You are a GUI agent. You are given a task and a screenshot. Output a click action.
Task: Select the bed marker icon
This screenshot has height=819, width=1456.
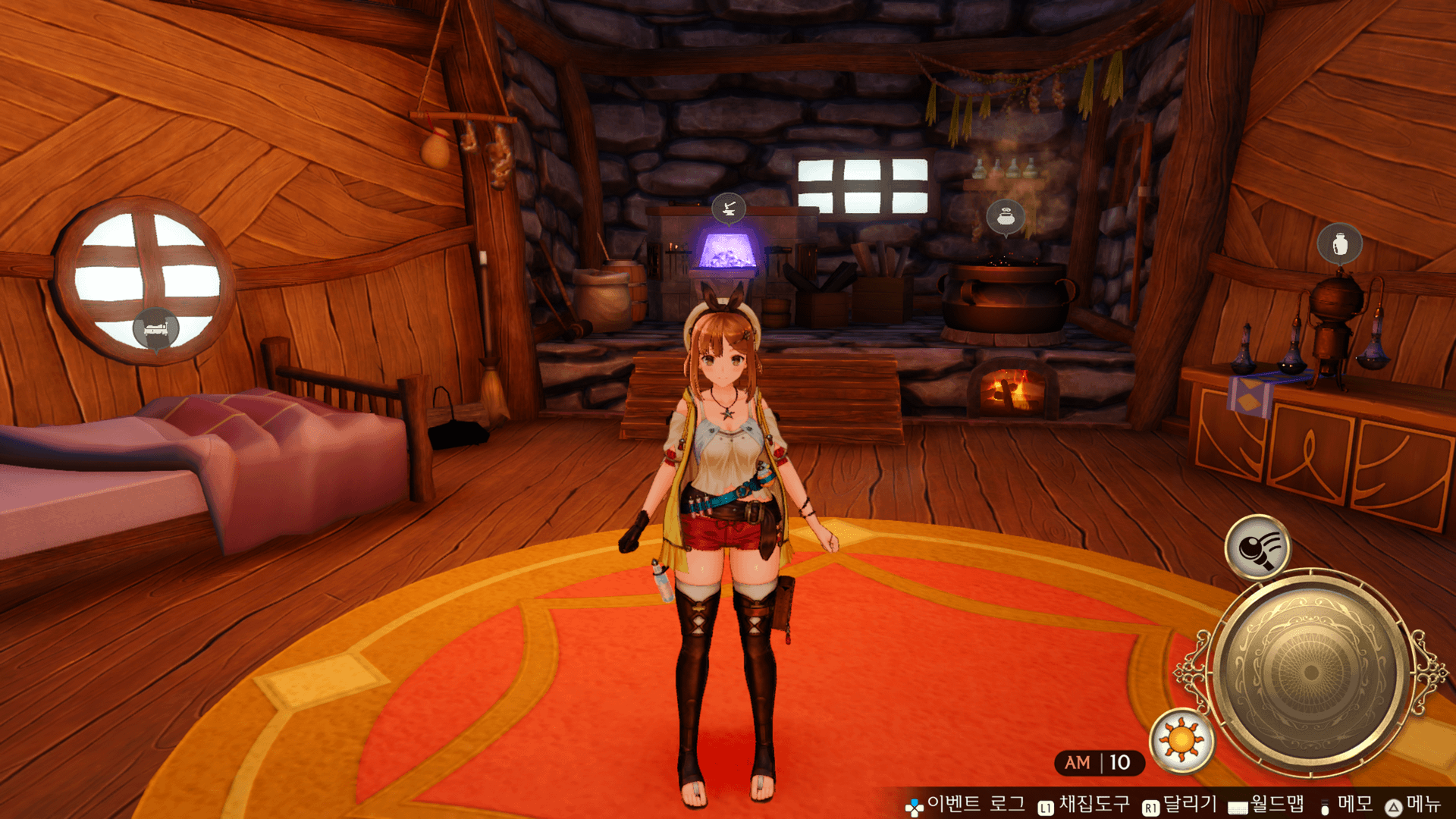156,328
